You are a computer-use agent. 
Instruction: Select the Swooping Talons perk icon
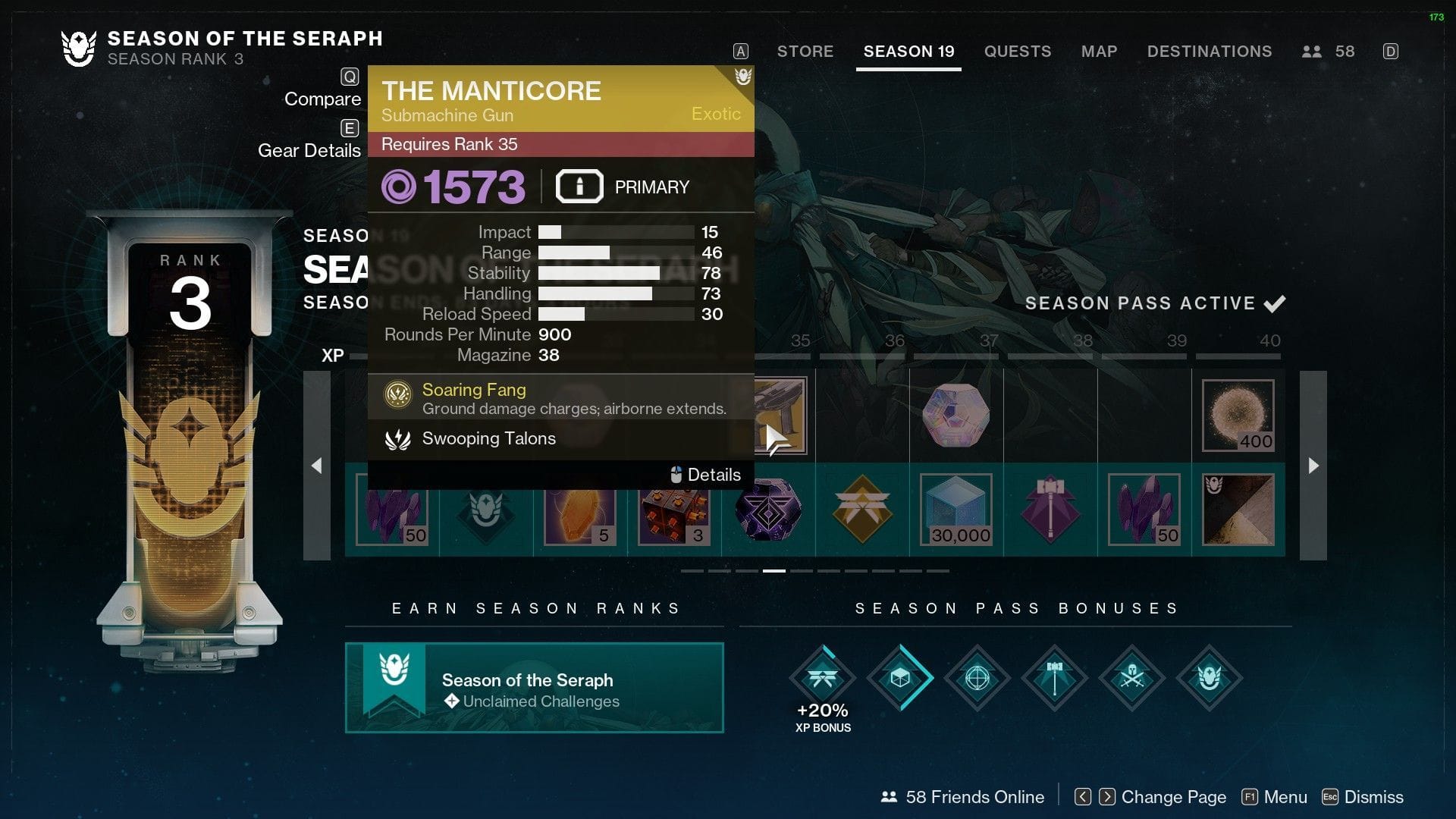click(397, 438)
